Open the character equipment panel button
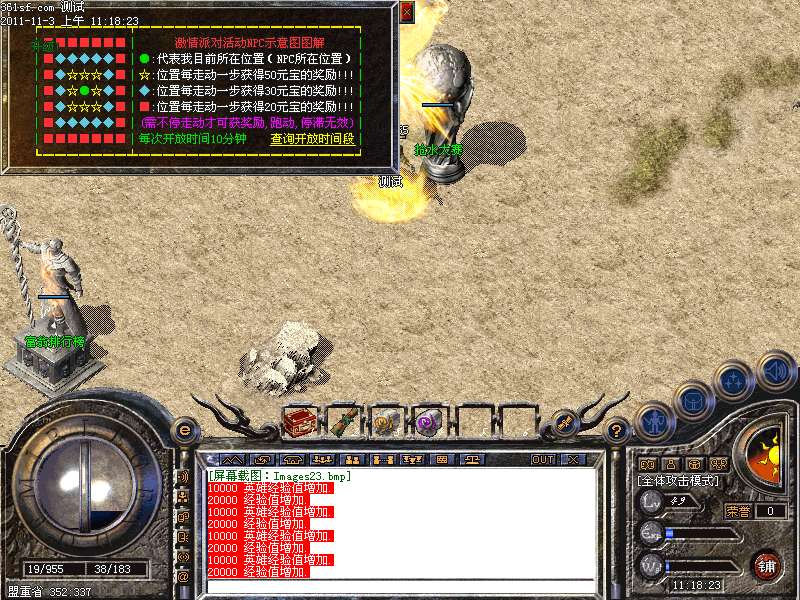Screen dimensions: 800x600 click(x=653, y=421)
